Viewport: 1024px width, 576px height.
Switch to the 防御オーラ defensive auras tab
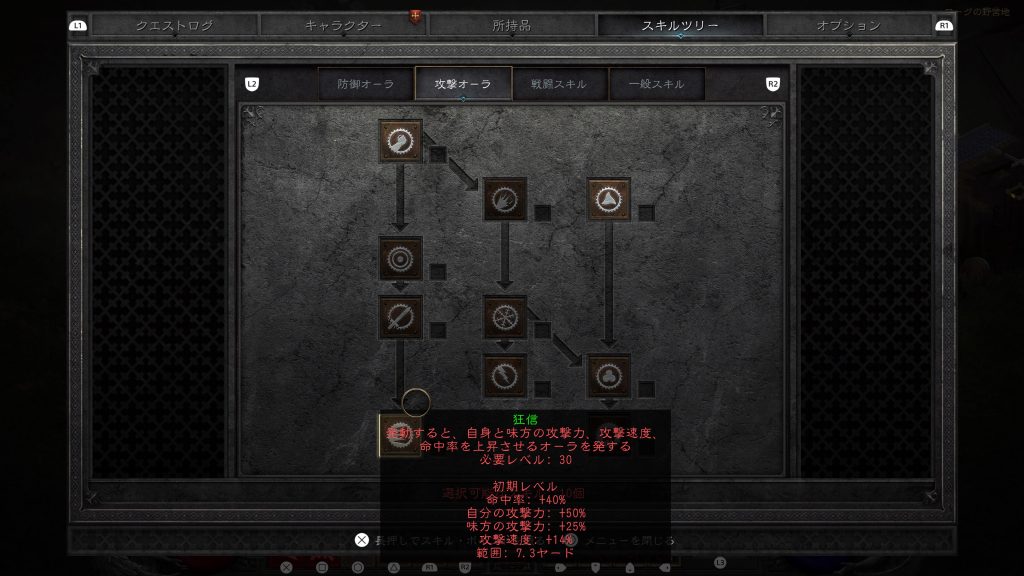pyautogui.click(x=365, y=85)
